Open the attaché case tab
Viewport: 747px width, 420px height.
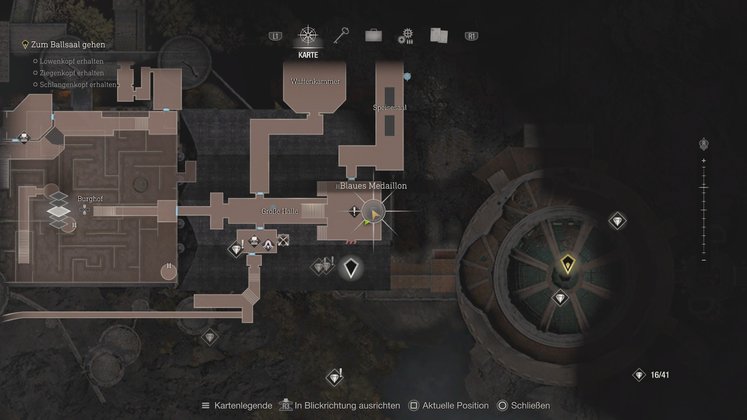tap(373, 35)
